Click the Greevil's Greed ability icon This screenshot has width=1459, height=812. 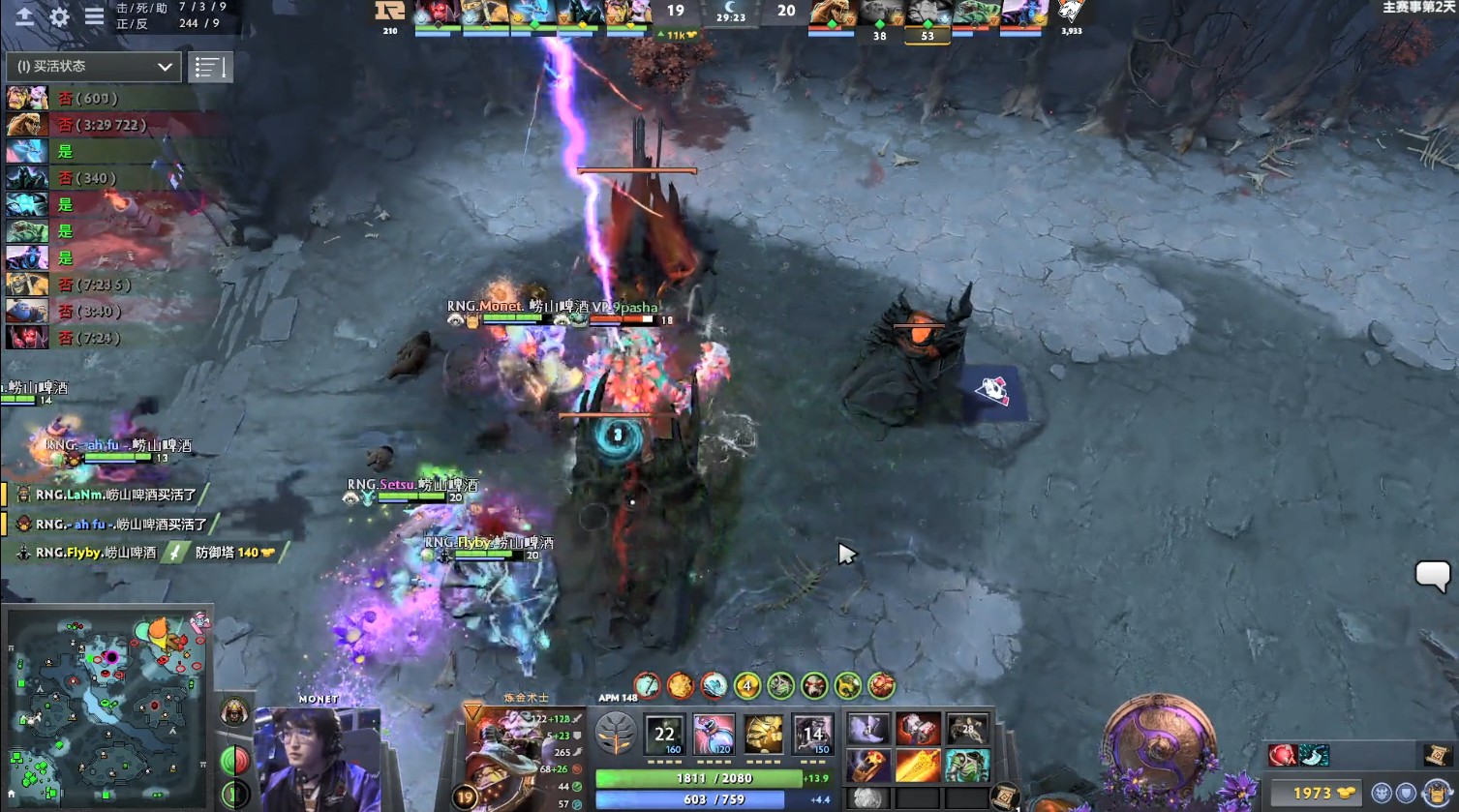point(764,734)
